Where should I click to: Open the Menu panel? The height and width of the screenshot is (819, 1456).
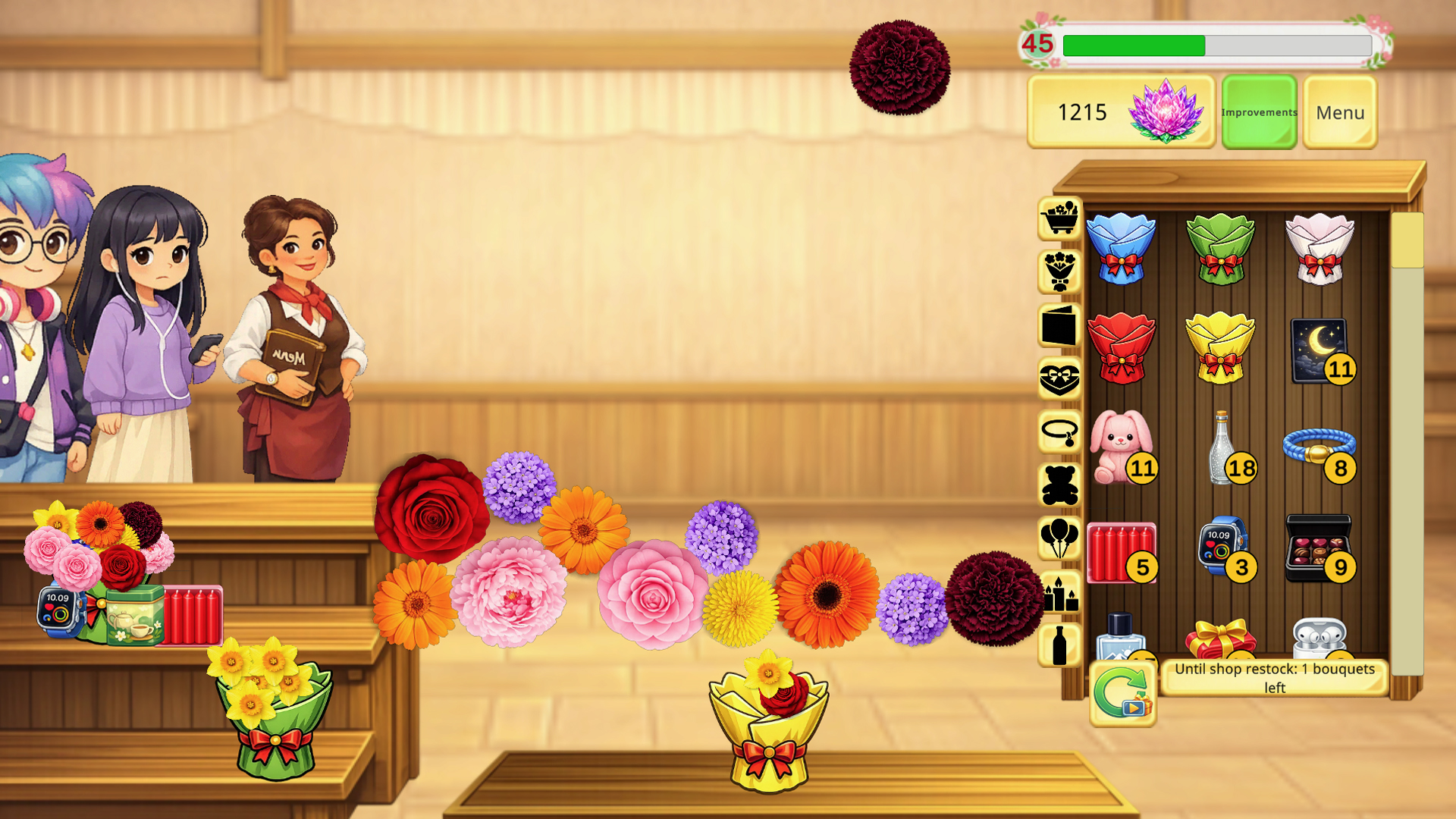click(x=1339, y=112)
